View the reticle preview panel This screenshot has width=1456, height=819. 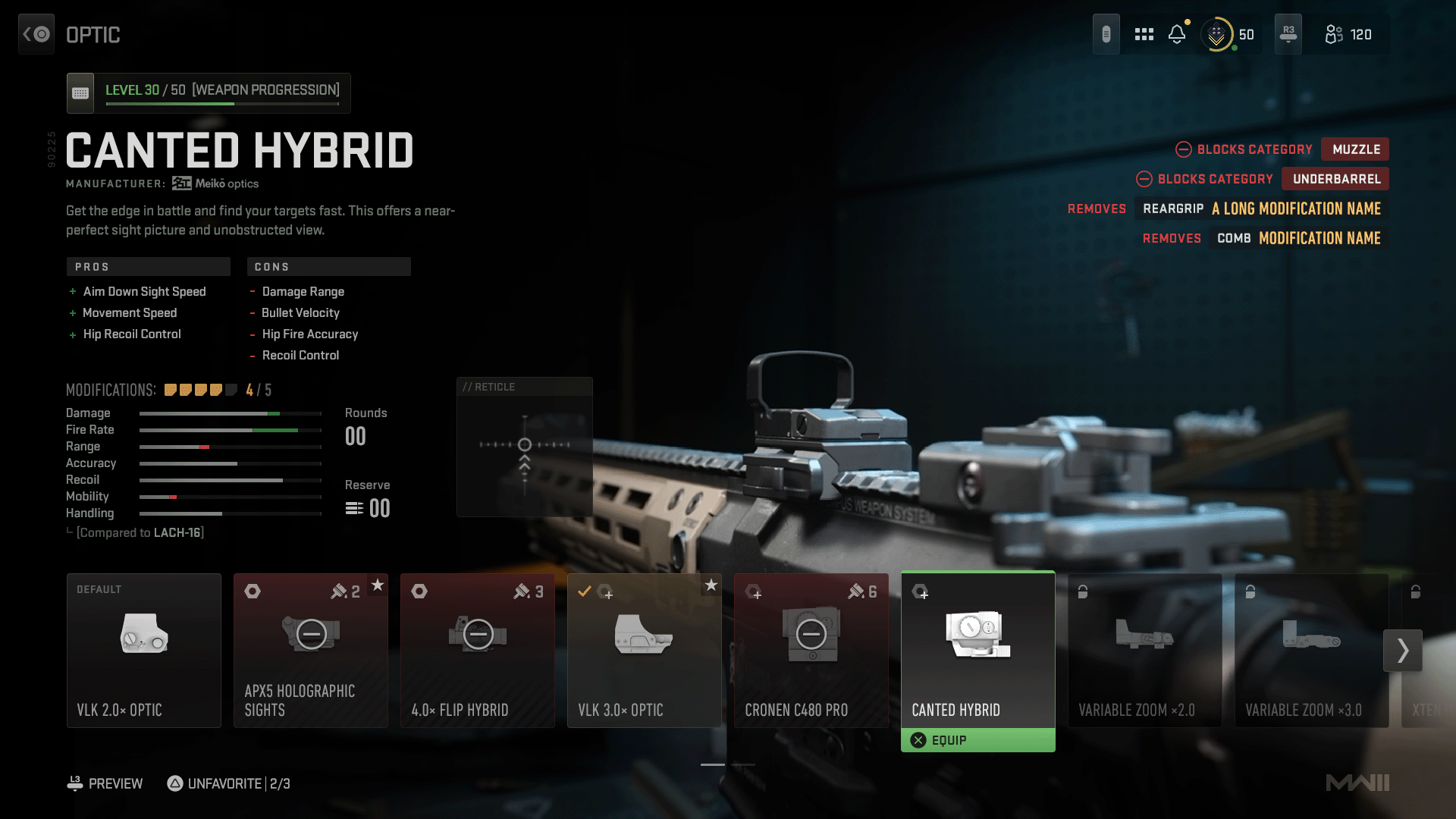[x=525, y=447]
